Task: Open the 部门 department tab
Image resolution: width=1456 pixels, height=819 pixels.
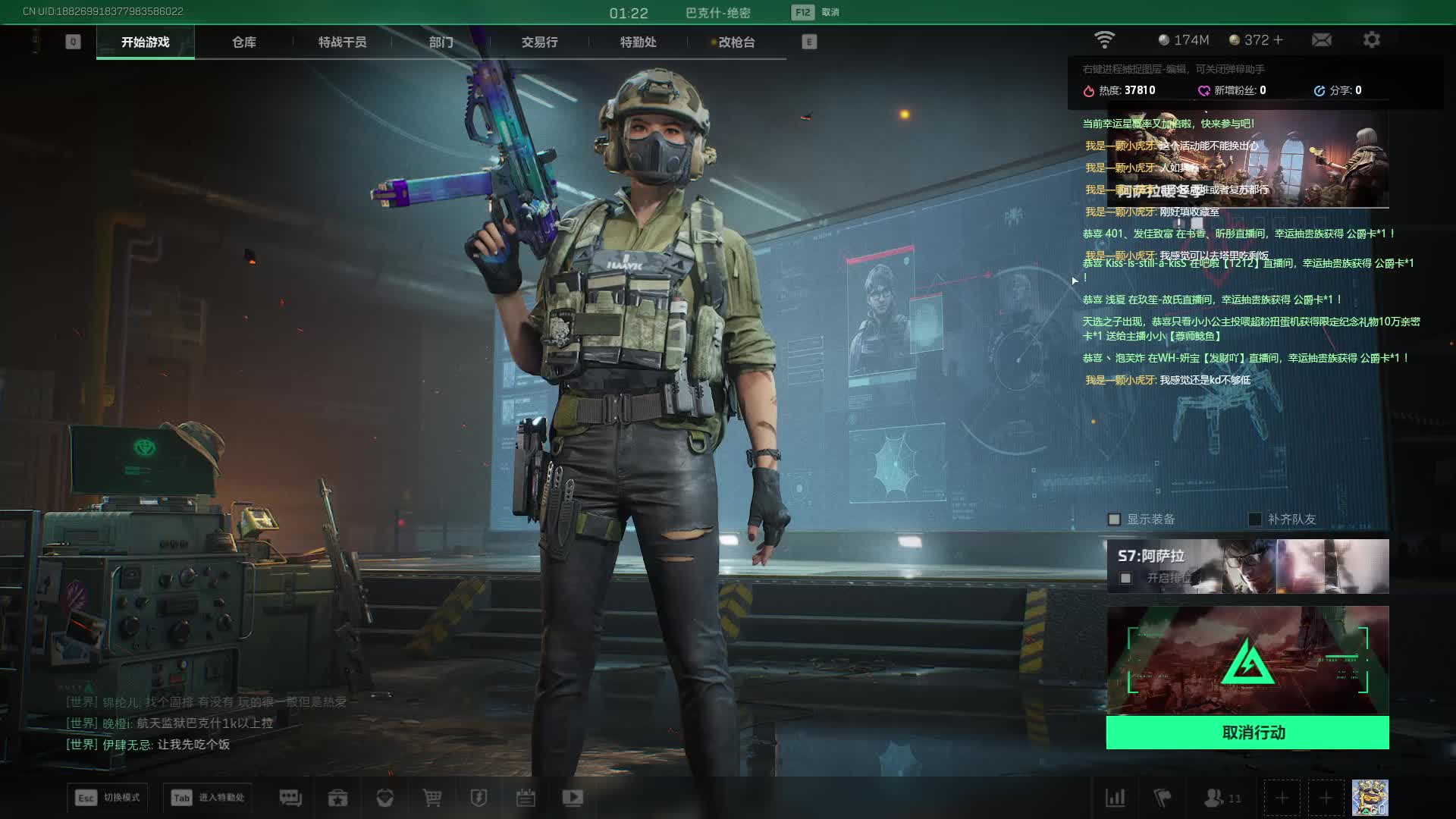Action: click(x=441, y=42)
